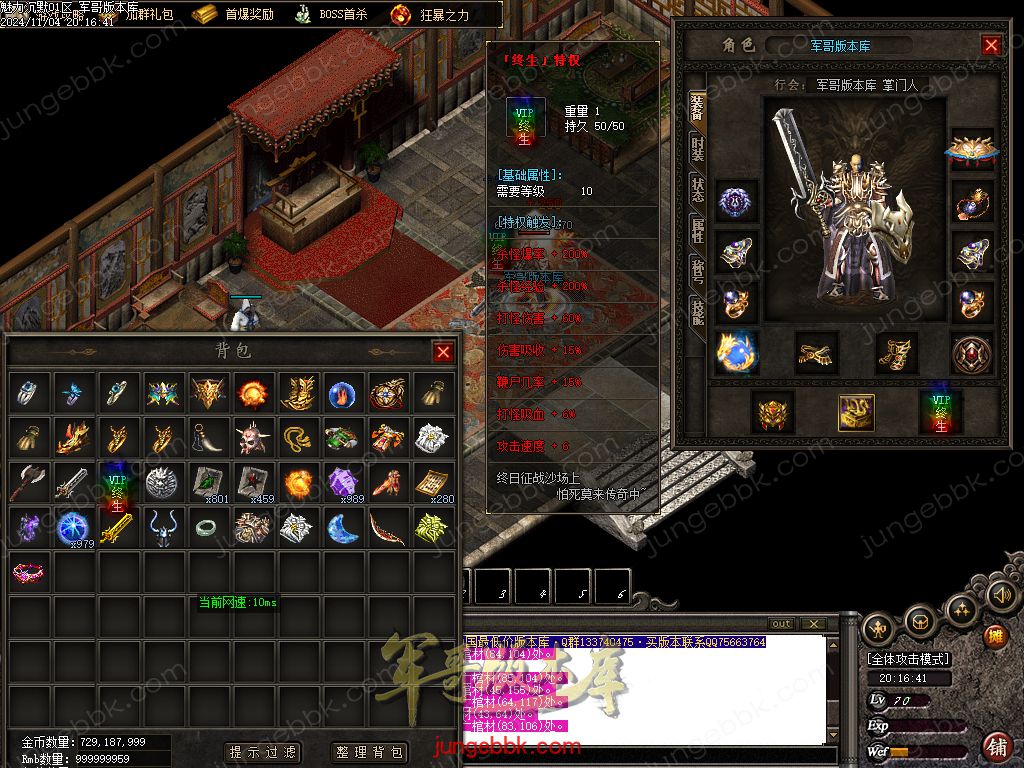Click the equipped VIP终生 privilege slot
The height and width of the screenshot is (768, 1024).
pos(941,412)
